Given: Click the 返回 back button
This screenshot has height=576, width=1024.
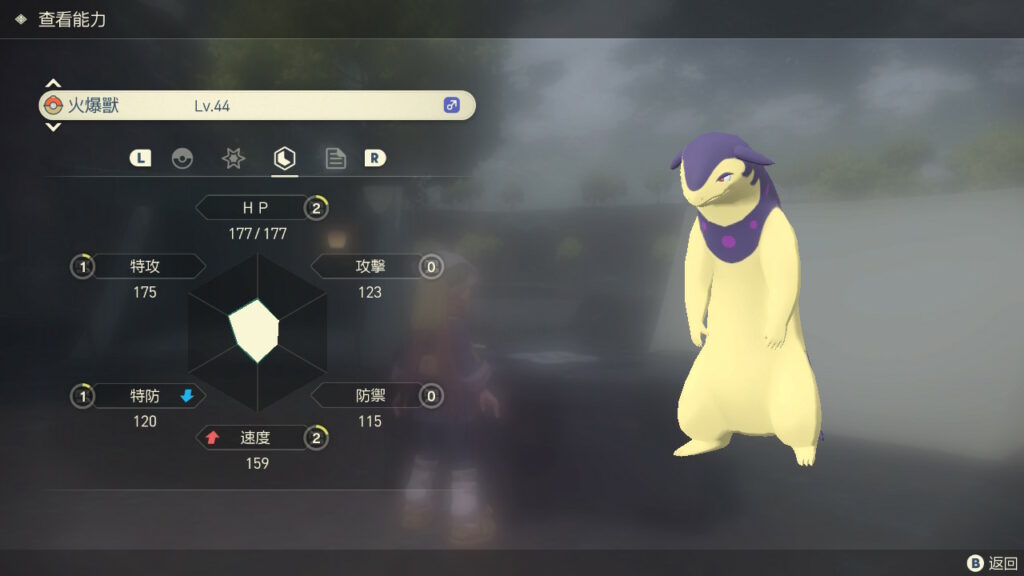Looking at the screenshot, I should click(992, 563).
